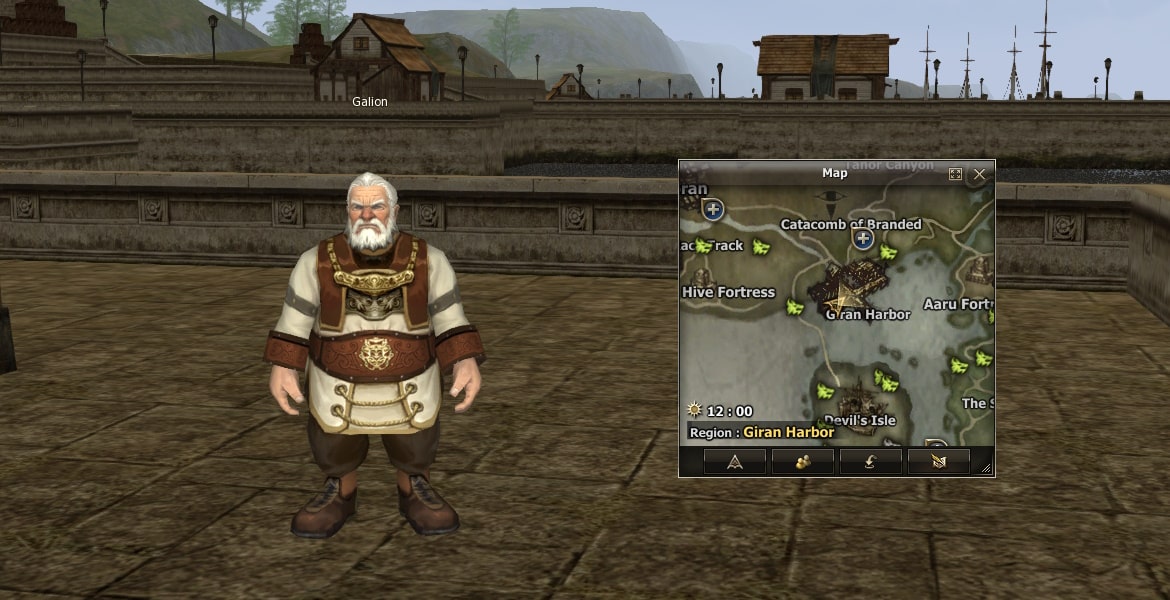
Task: Click the folded map button on map toolbar
Action: coord(939,461)
